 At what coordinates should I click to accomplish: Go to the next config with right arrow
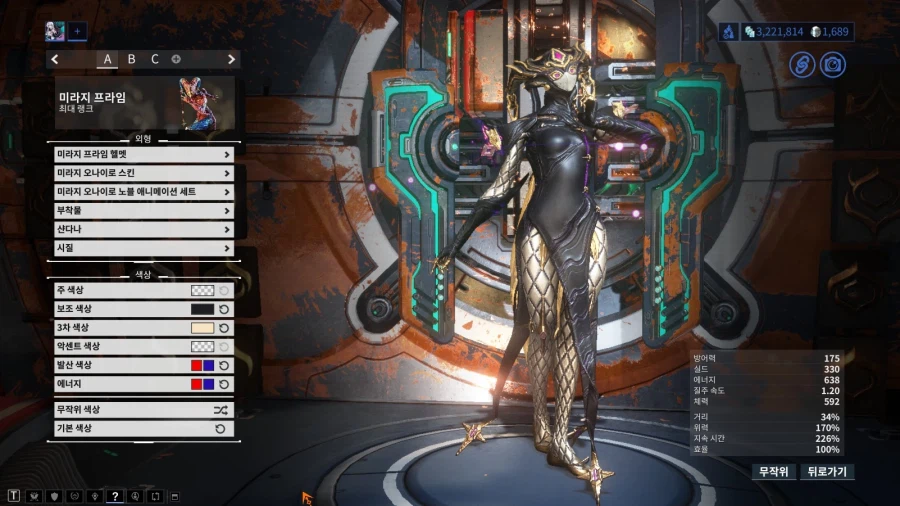point(232,59)
